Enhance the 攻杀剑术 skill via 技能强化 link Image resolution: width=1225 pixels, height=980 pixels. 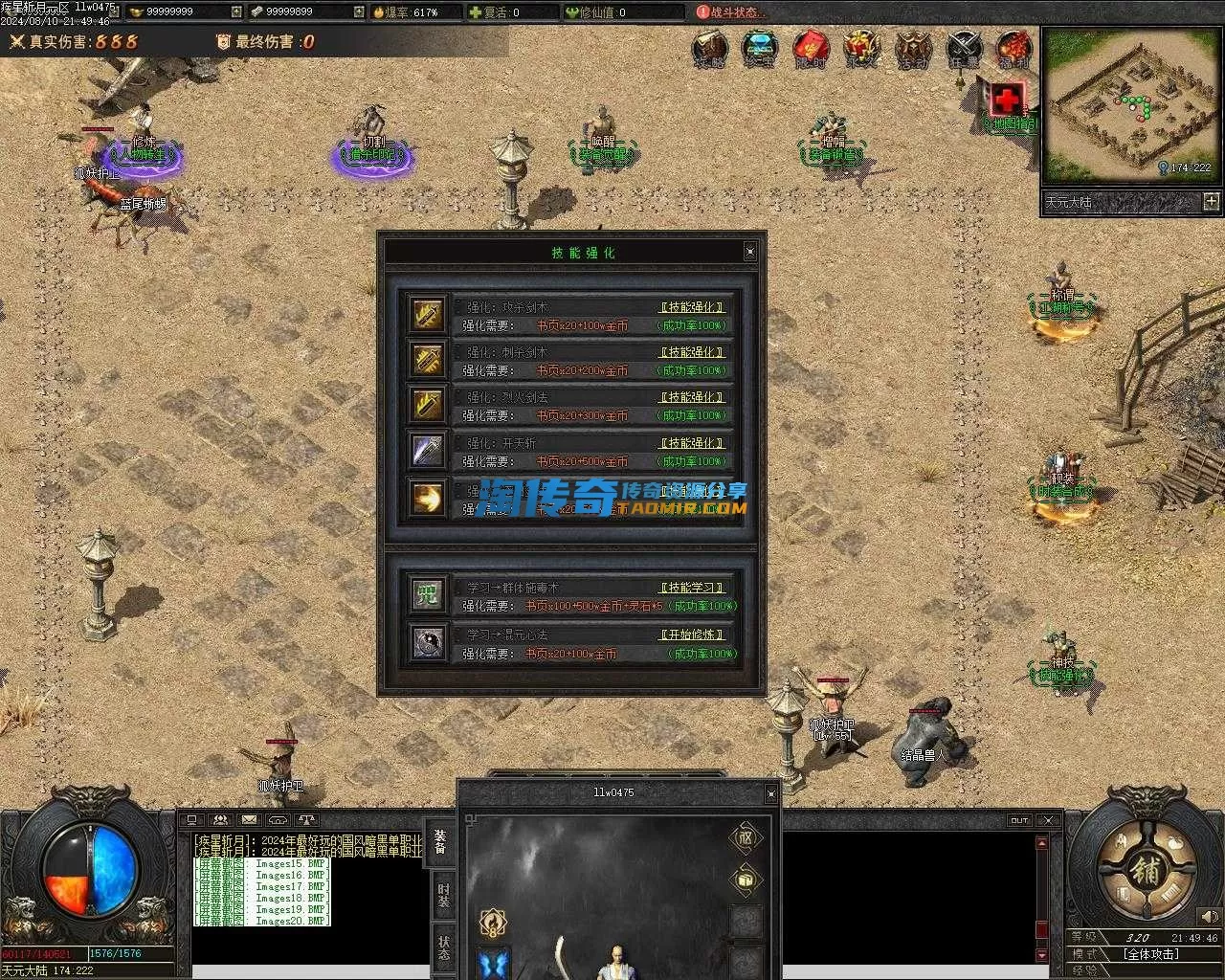click(692, 307)
